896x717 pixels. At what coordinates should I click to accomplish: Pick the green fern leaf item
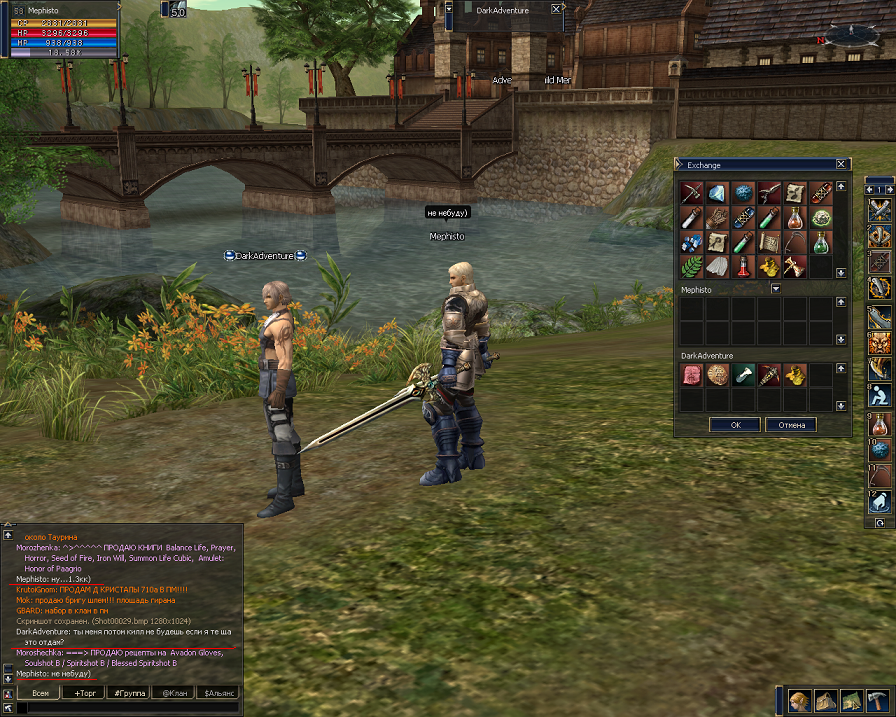[691, 267]
